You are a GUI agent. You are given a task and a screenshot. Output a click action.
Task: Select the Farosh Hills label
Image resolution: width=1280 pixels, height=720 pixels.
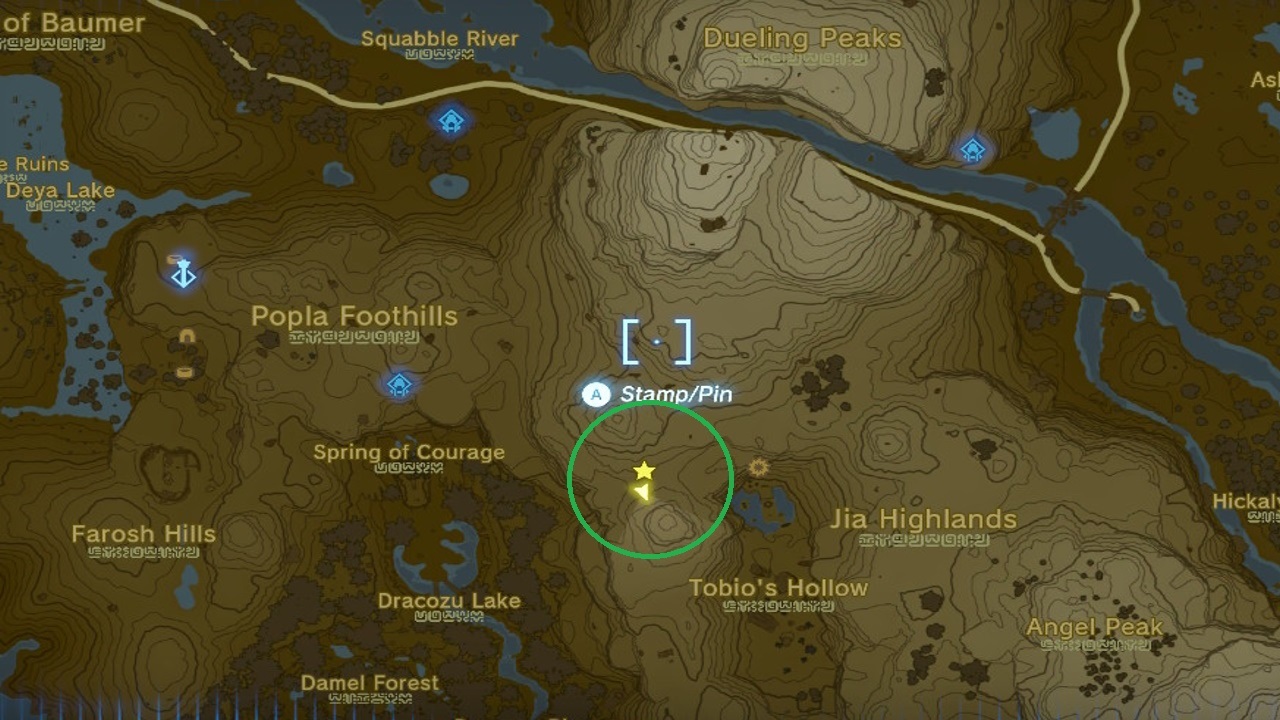pos(143,535)
